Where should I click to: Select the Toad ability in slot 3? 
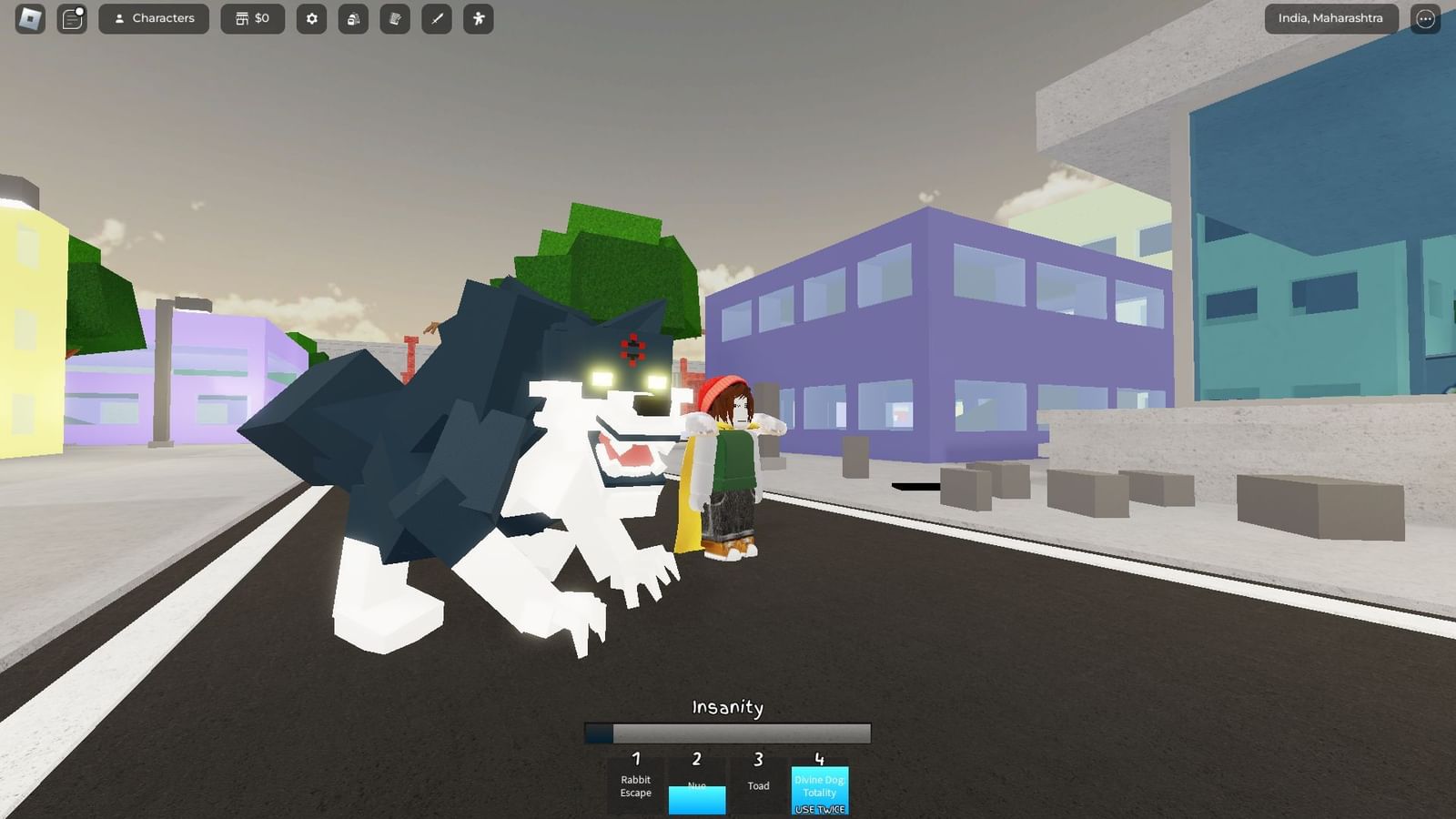[x=759, y=786]
